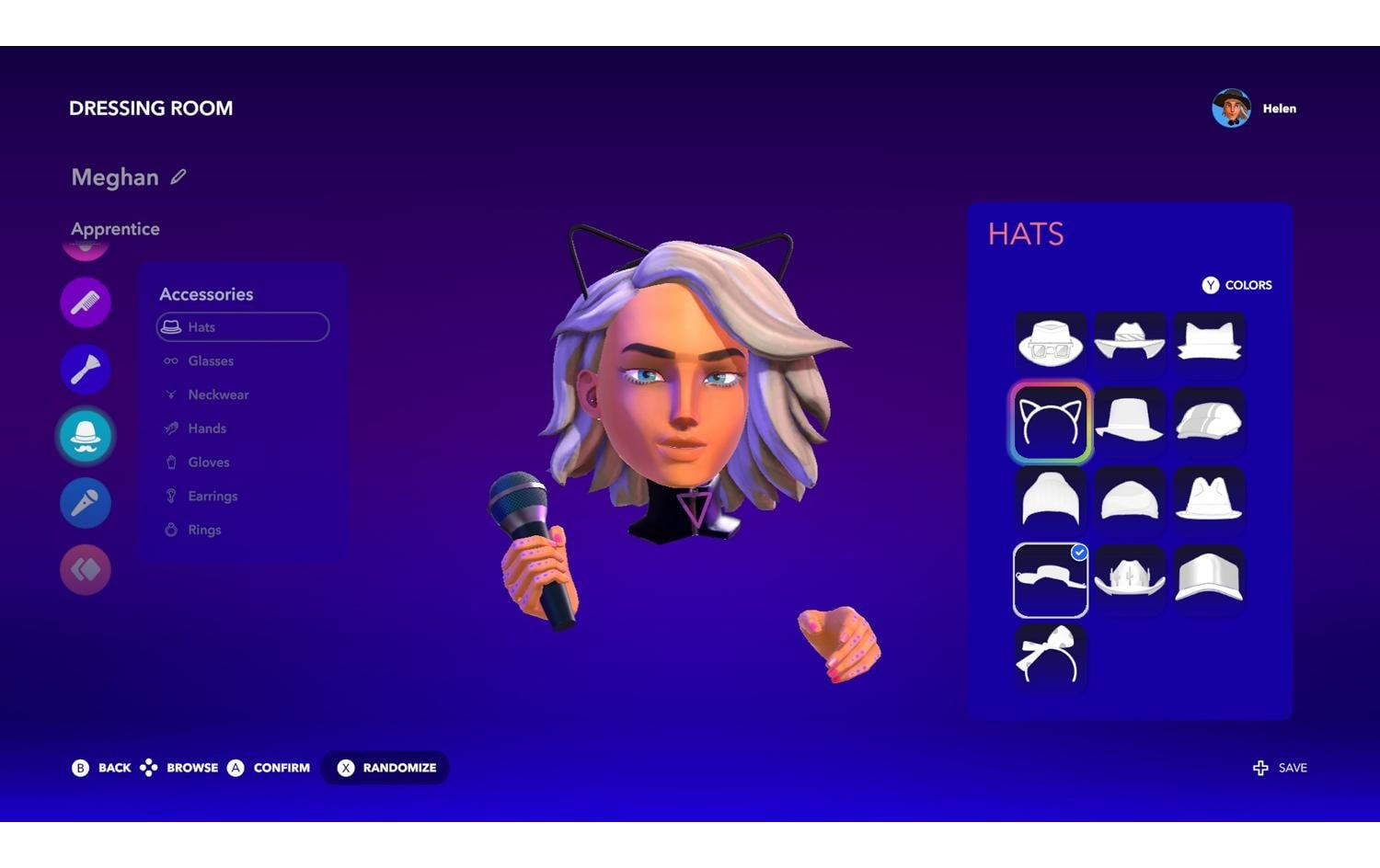Image resolution: width=1380 pixels, height=868 pixels.
Task: Open the Gloves accessories section
Action: pyautogui.click(x=207, y=462)
